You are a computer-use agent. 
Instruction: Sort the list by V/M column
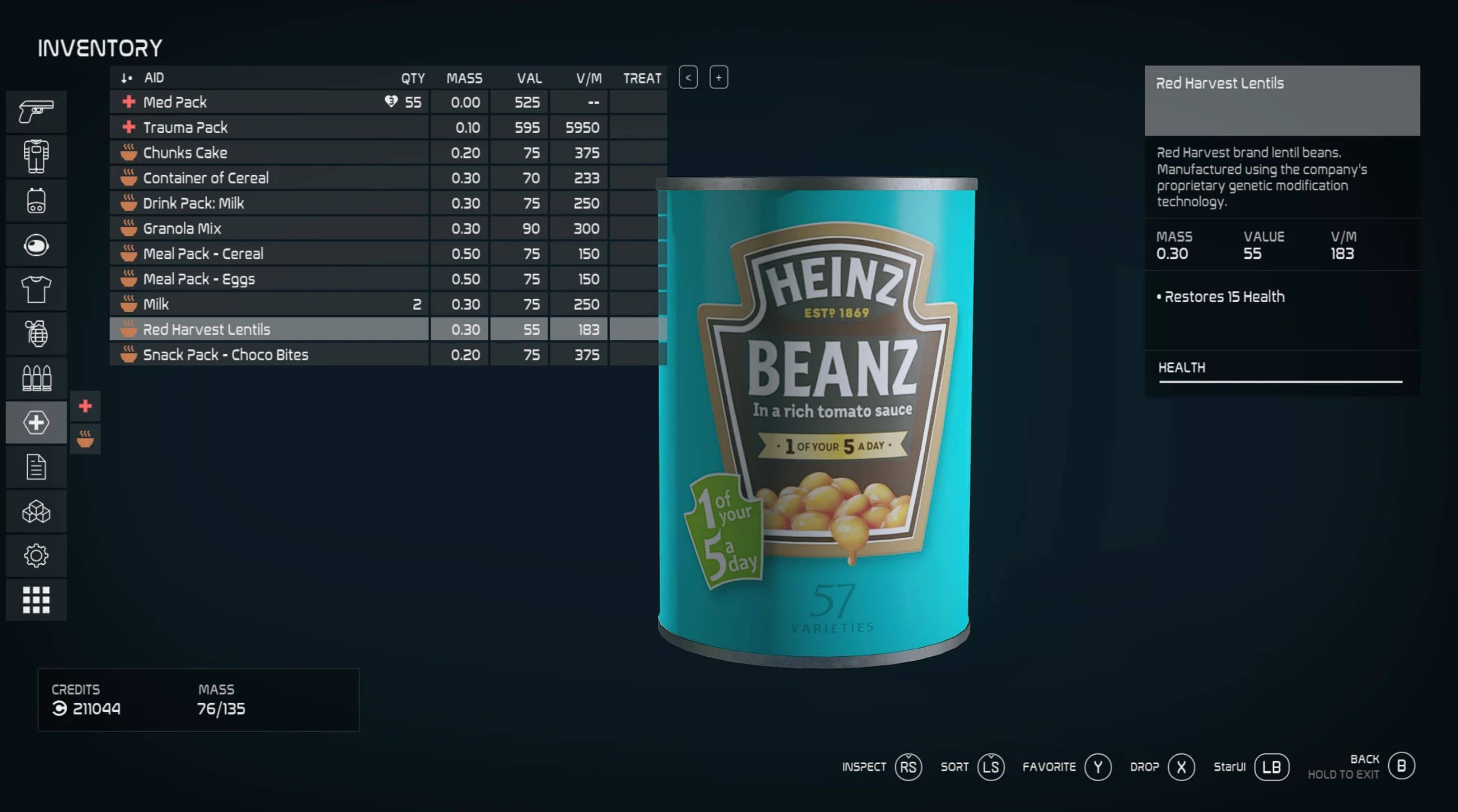tap(589, 78)
